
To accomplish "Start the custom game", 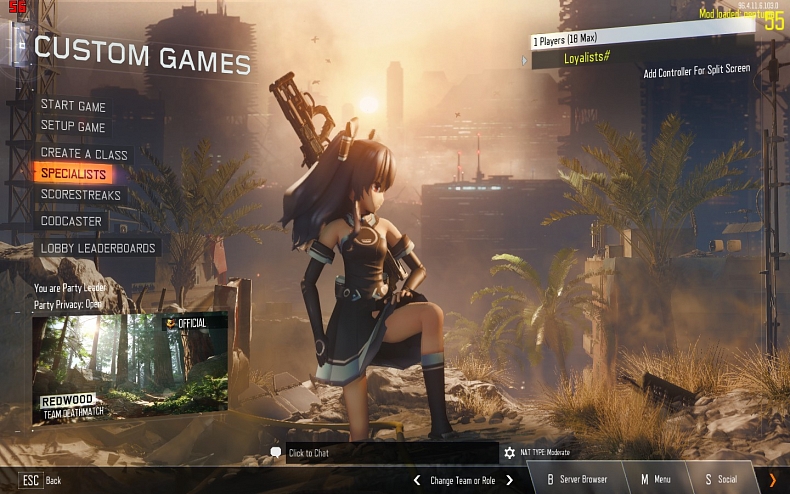I will click(73, 106).
